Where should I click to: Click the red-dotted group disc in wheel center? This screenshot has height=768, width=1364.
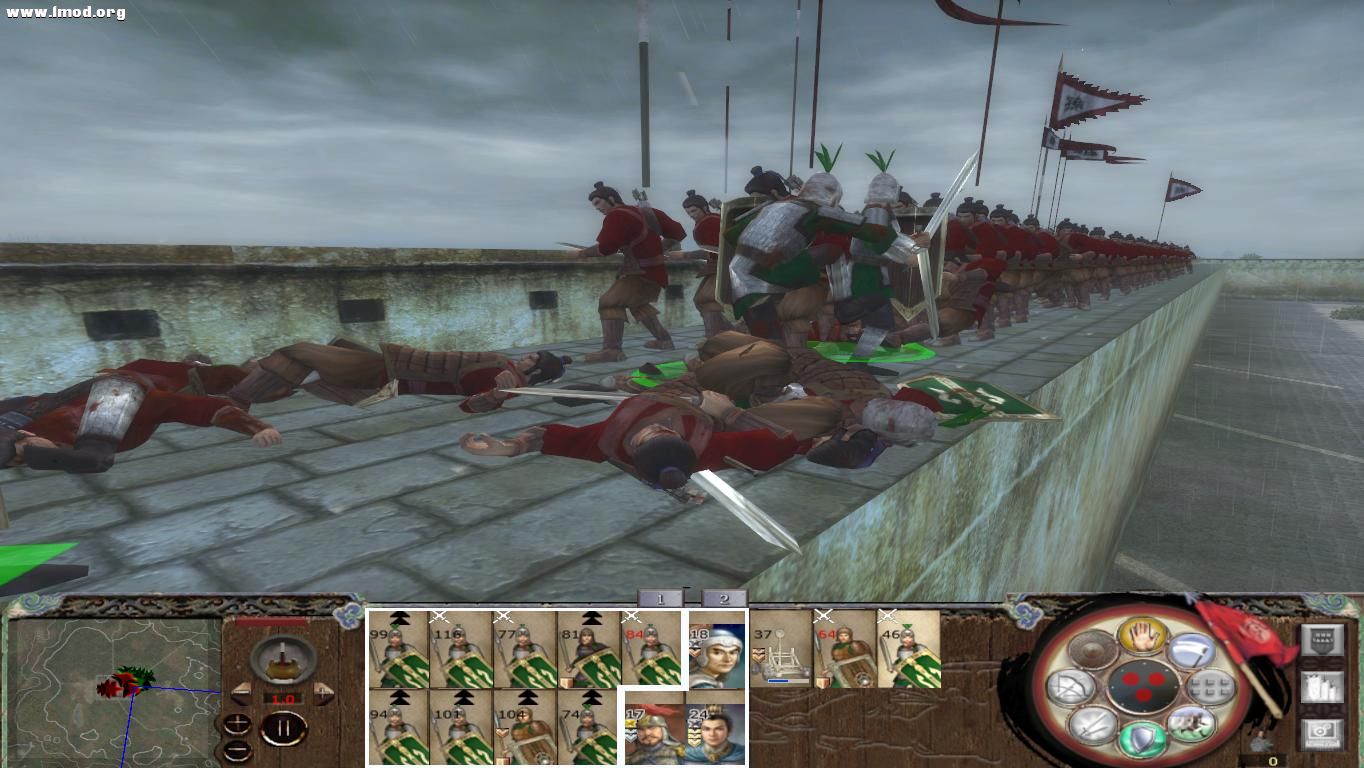pyautogui.click(x=1144, y=686)
